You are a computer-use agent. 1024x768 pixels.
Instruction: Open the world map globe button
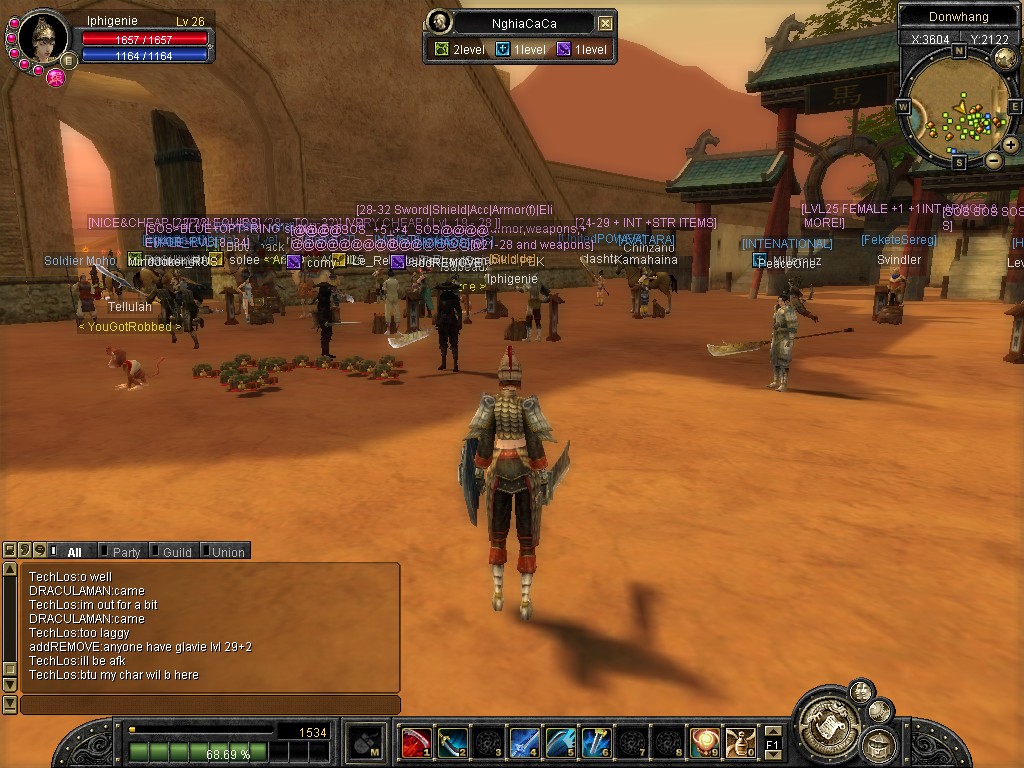pyautogui.click(x=1005, y=59)
